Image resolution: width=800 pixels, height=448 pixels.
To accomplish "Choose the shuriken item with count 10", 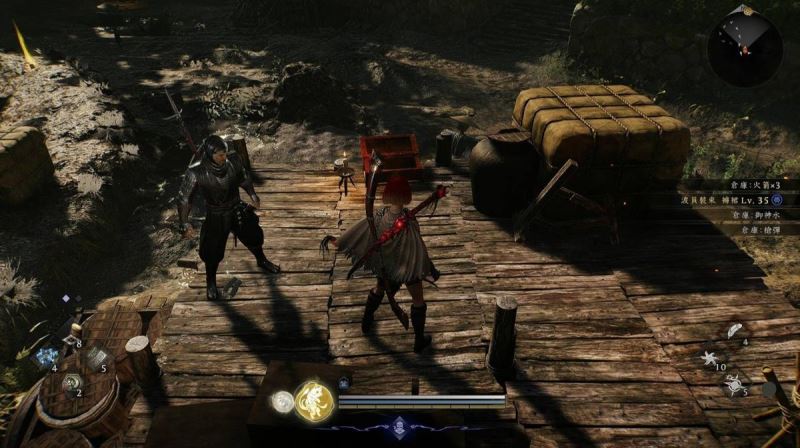I will pos(711,357).
